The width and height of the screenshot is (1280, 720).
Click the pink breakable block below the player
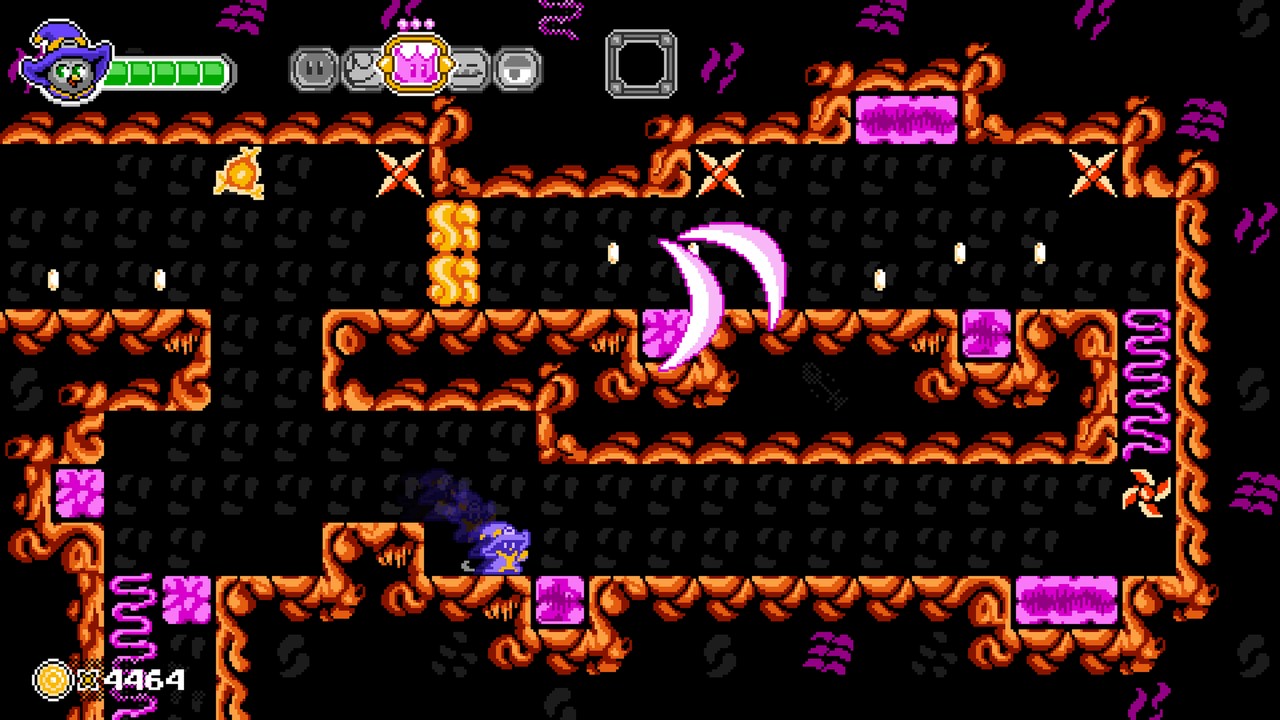tap(562, 600)
